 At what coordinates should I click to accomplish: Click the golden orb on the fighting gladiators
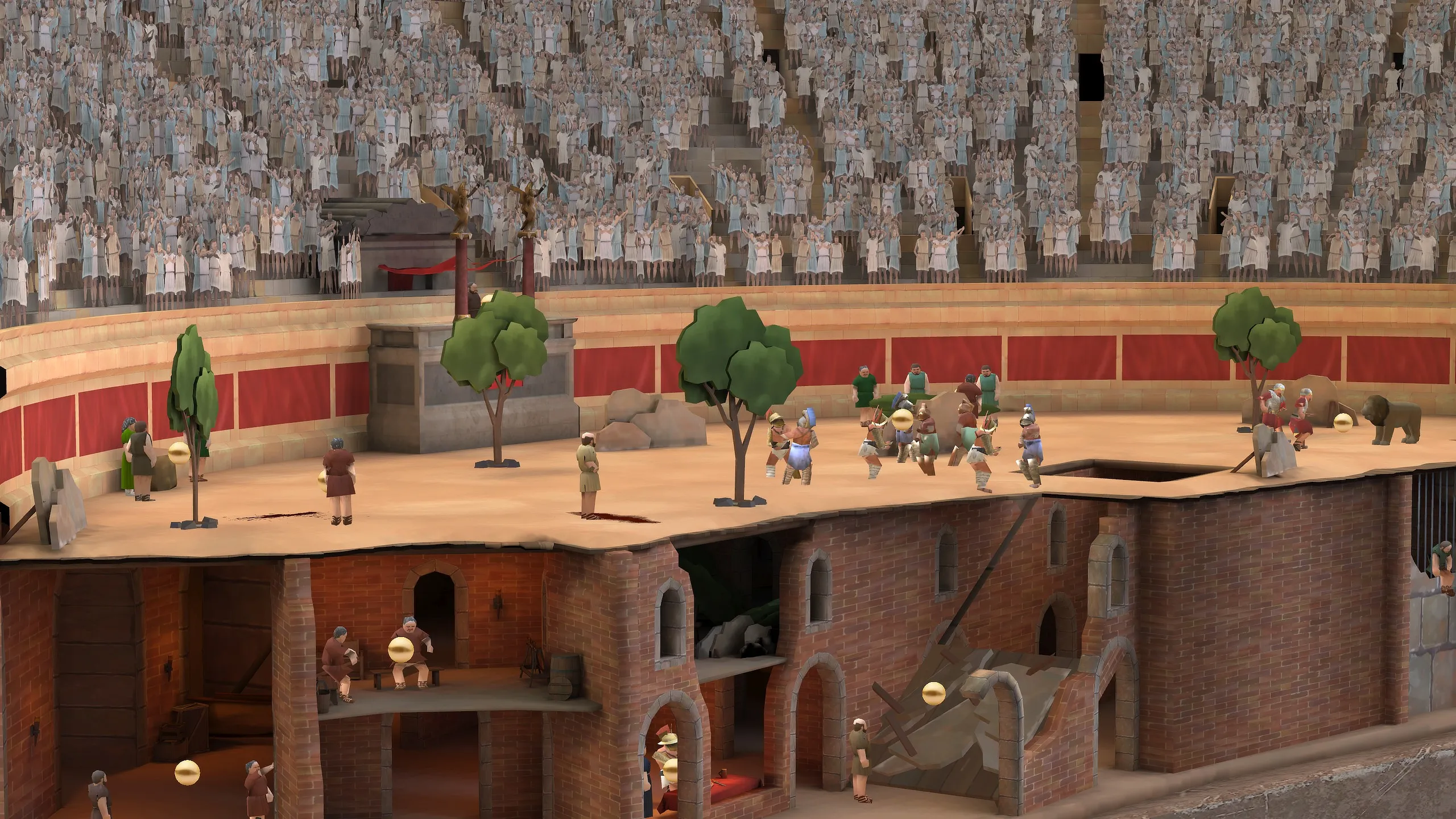901,419
